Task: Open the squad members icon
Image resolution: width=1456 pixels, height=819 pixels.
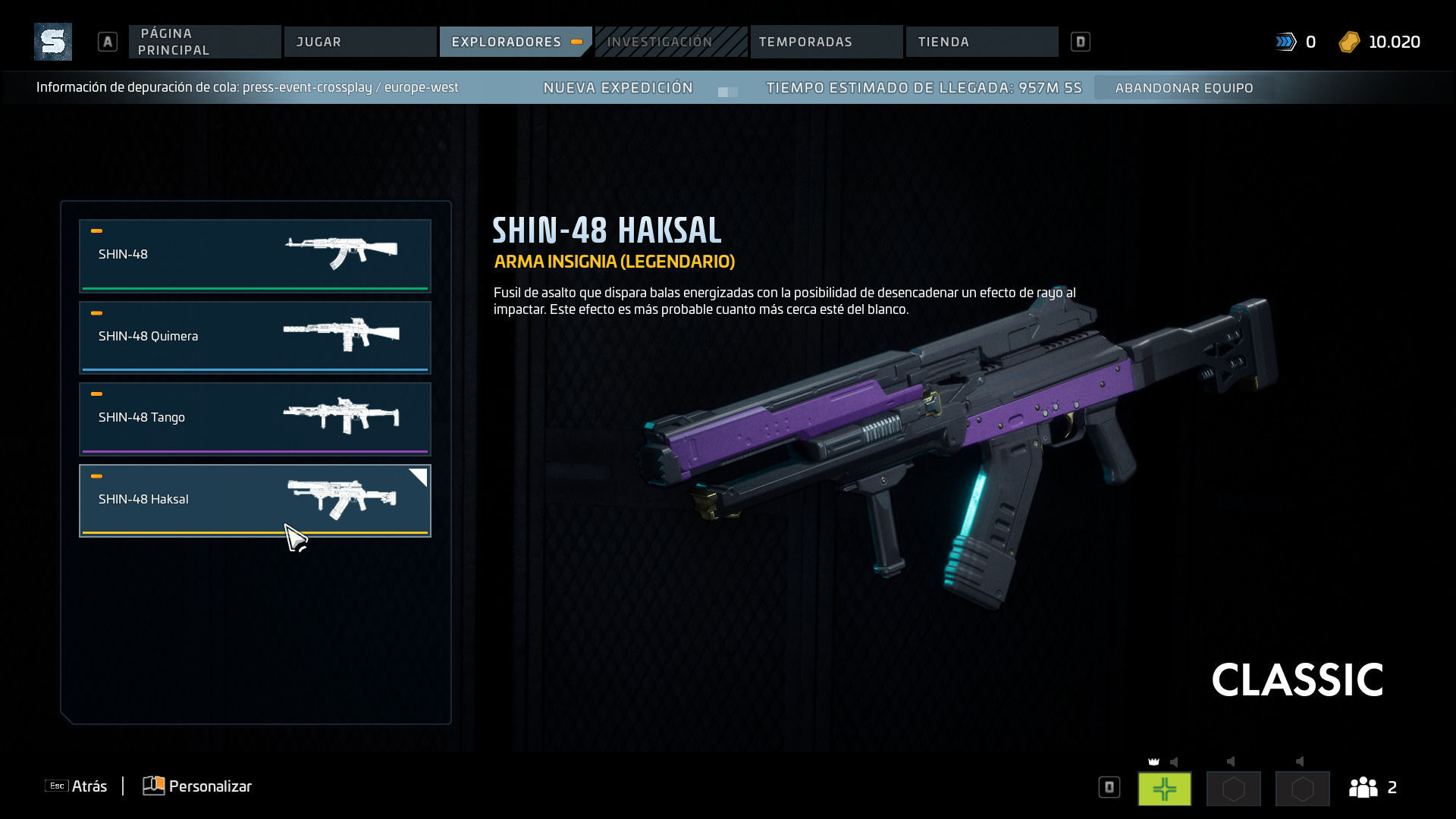Action: click(1363, 787)
